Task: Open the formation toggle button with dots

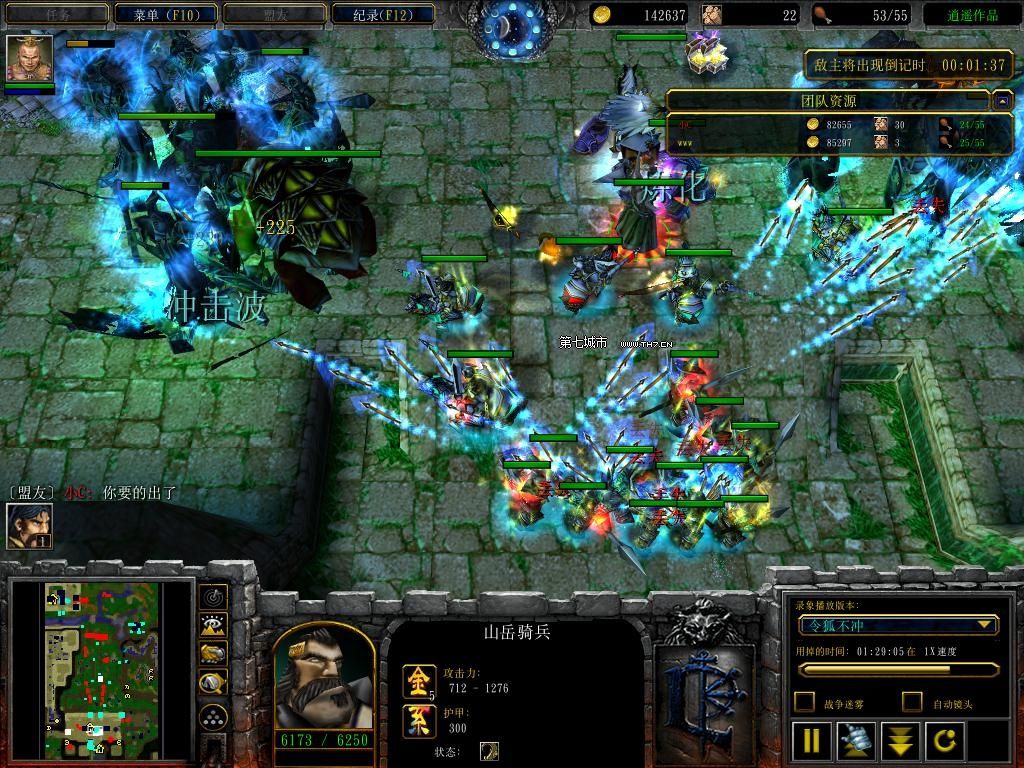Action: click(212, 717)
